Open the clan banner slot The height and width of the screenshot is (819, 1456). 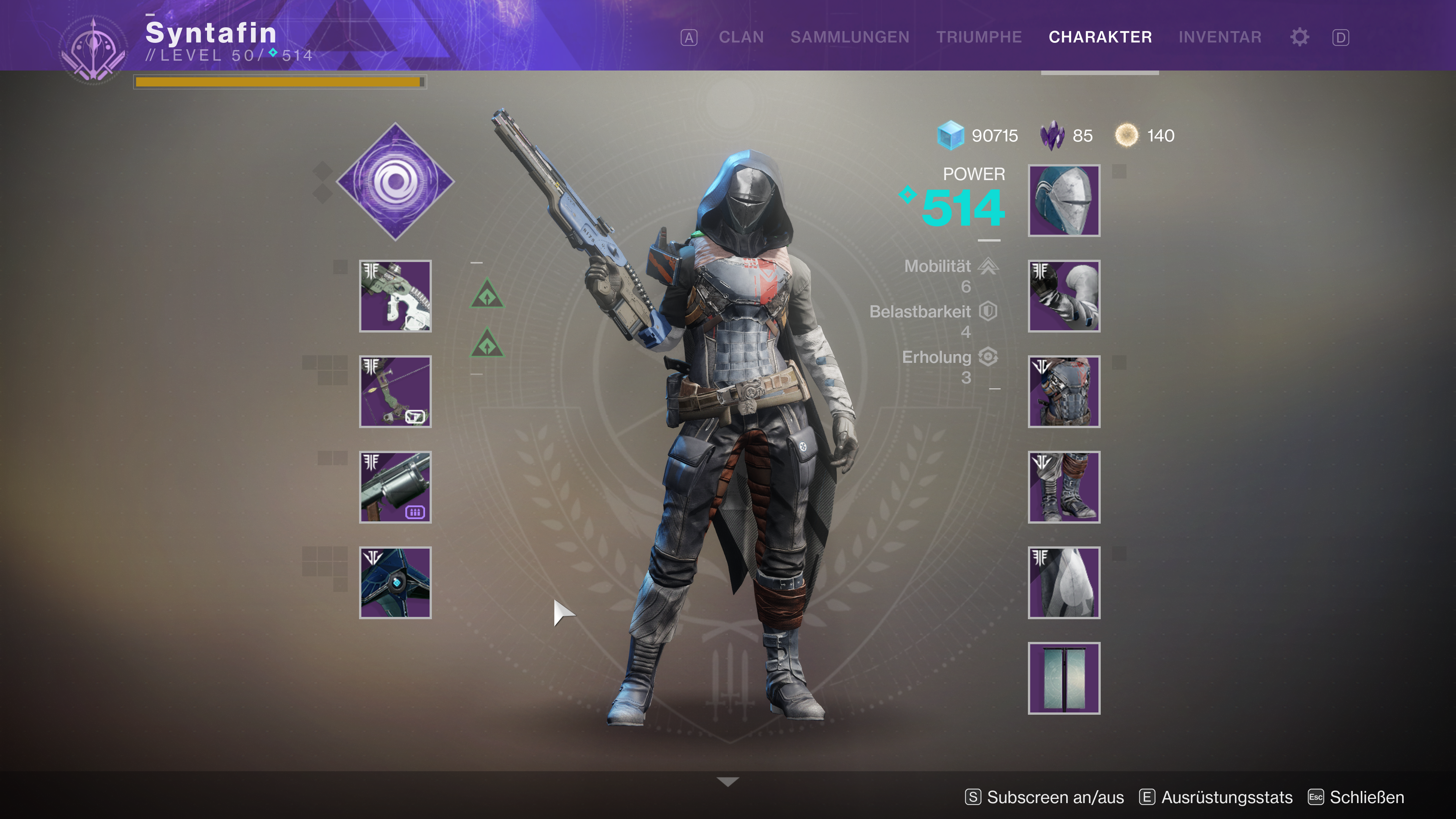point(1064,678)
